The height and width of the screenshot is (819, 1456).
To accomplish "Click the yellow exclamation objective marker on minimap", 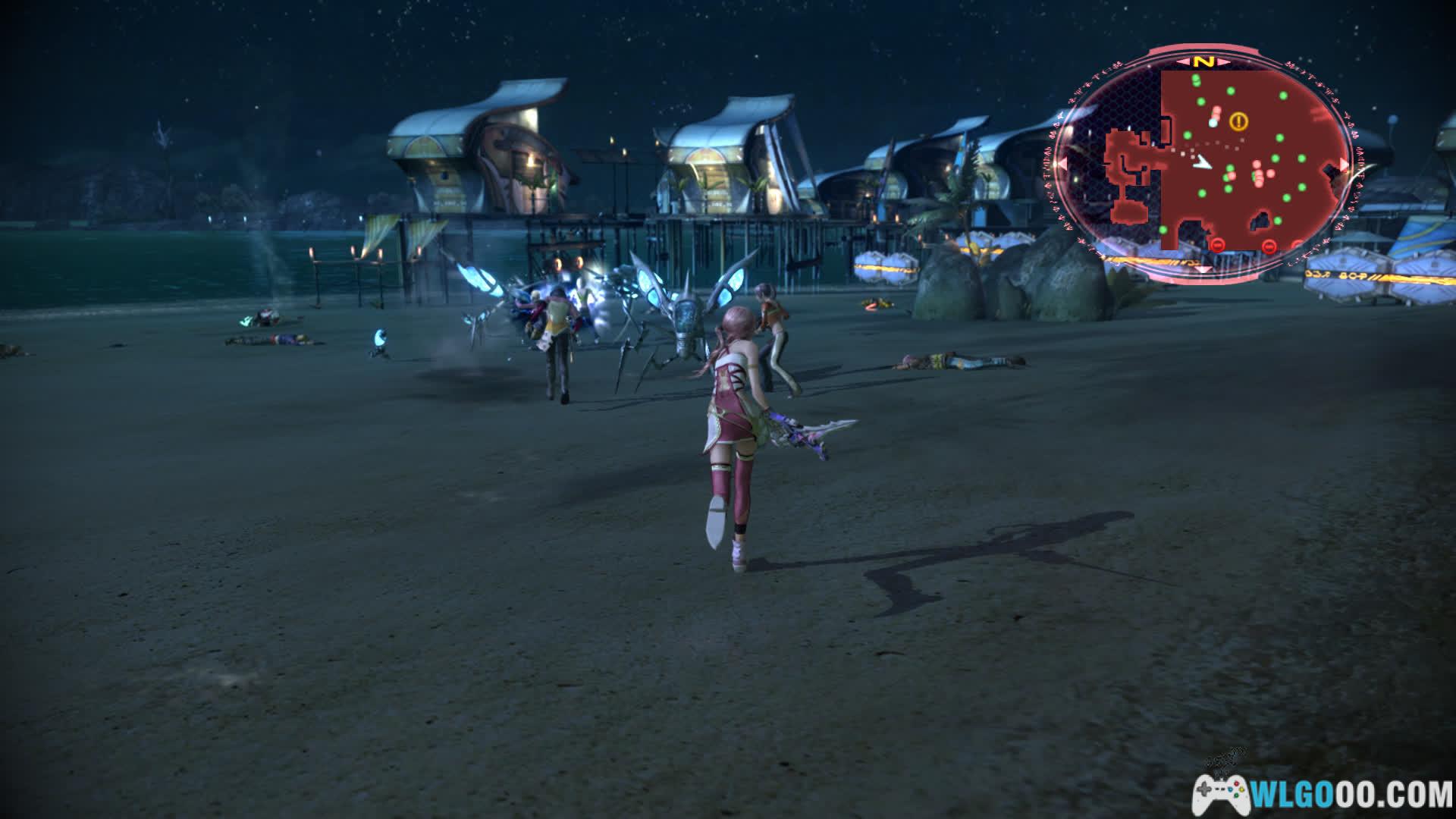I will click(x=1238, y=121).
